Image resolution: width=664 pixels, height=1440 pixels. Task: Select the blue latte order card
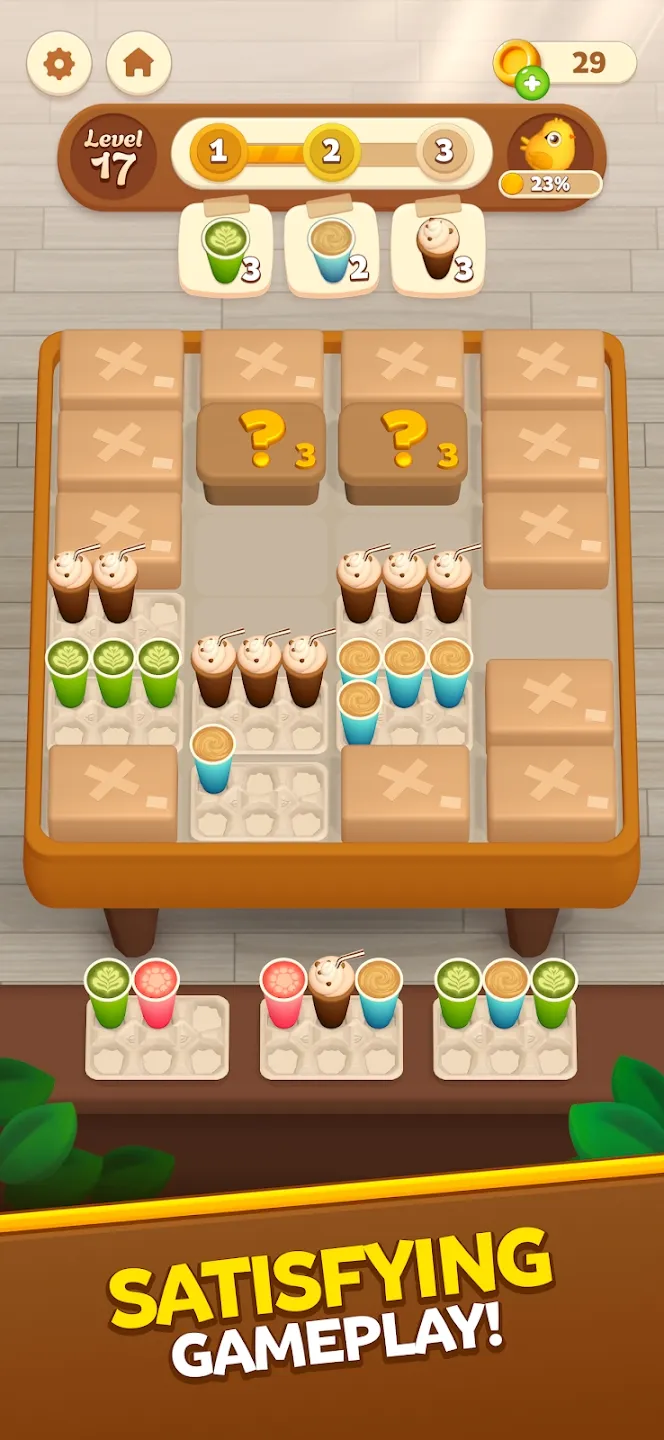coord(332,250)
